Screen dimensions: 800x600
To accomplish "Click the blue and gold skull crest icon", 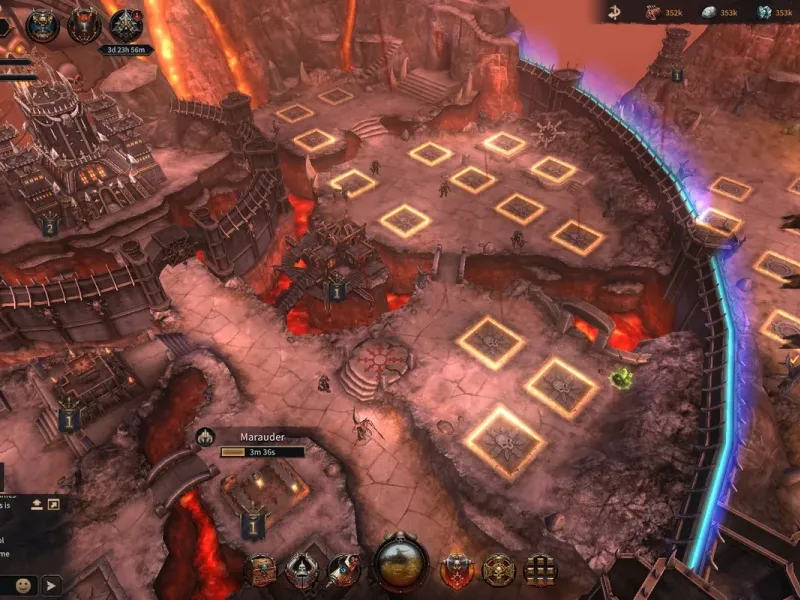I will click(42, 26).
